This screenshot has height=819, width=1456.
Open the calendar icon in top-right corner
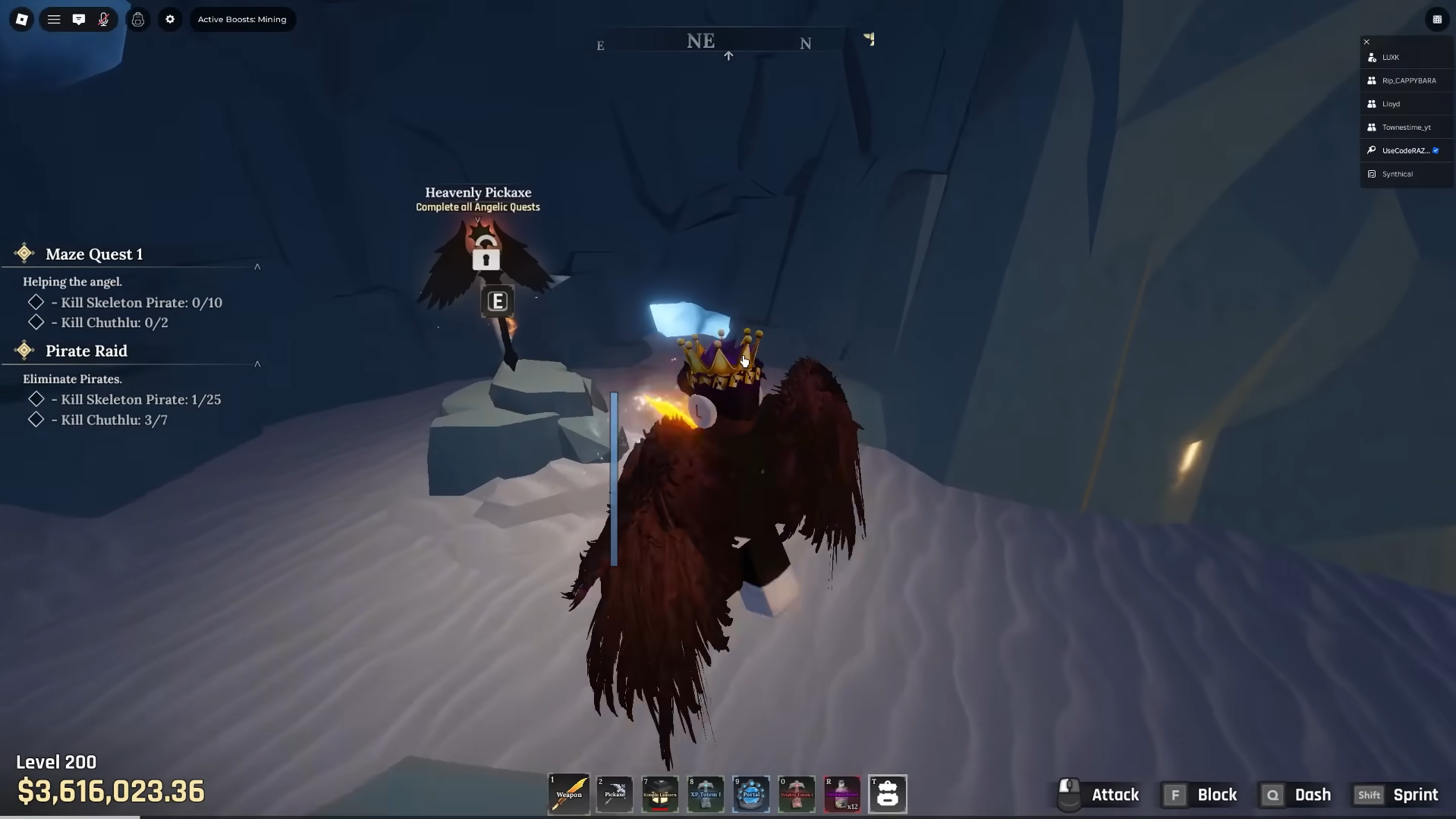(x=1437, y=20)
